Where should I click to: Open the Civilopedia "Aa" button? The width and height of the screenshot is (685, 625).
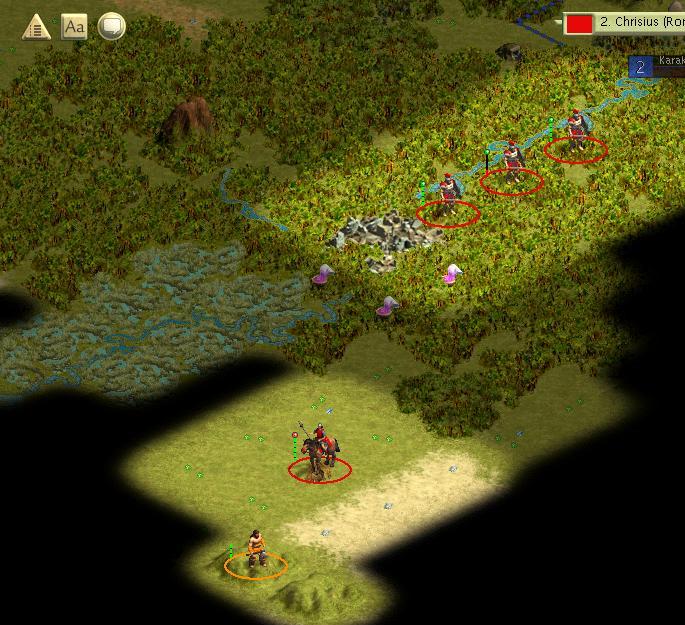[x=74, y=27]
